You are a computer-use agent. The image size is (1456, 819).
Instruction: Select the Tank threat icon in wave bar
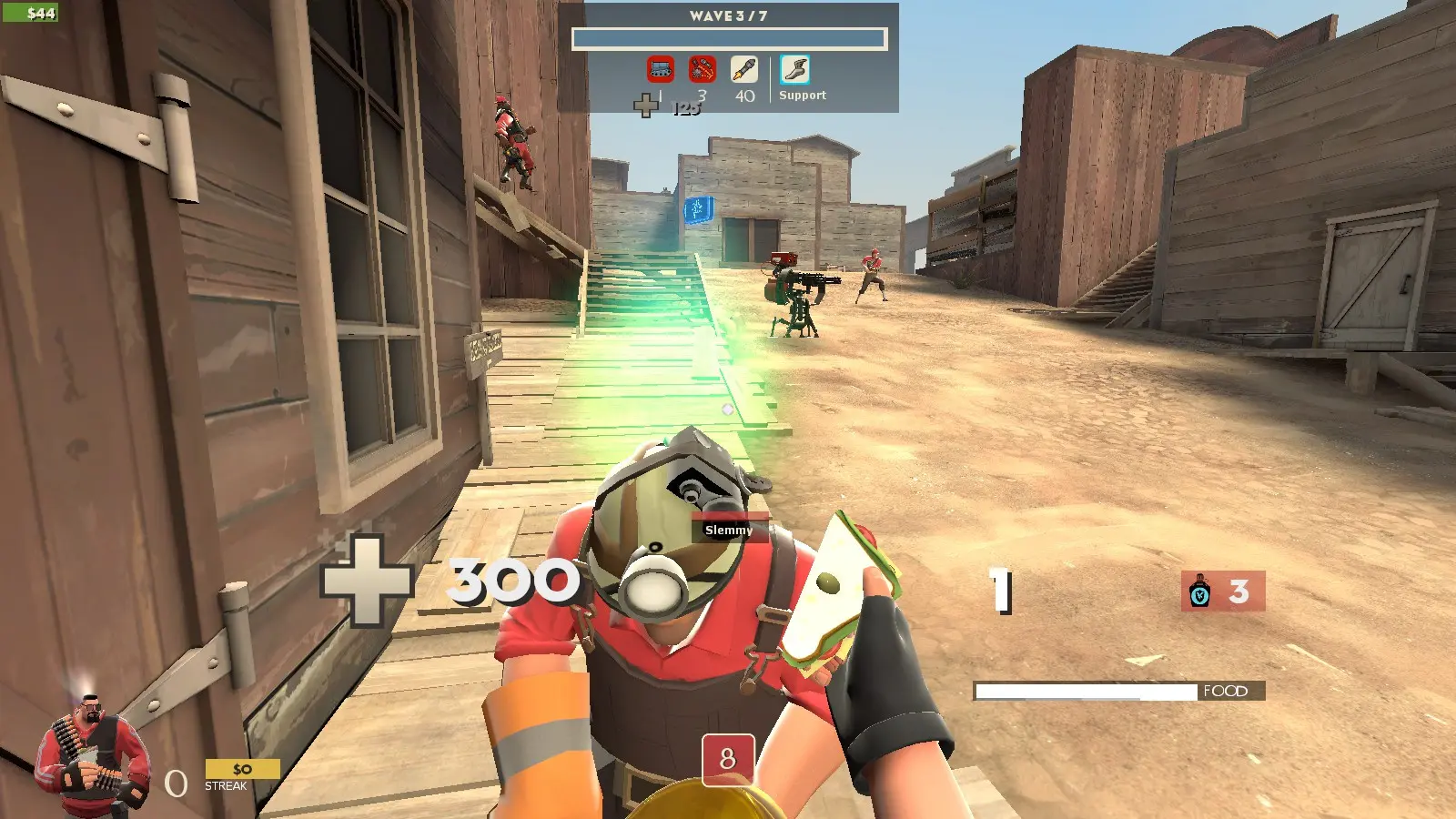point(661,70)
